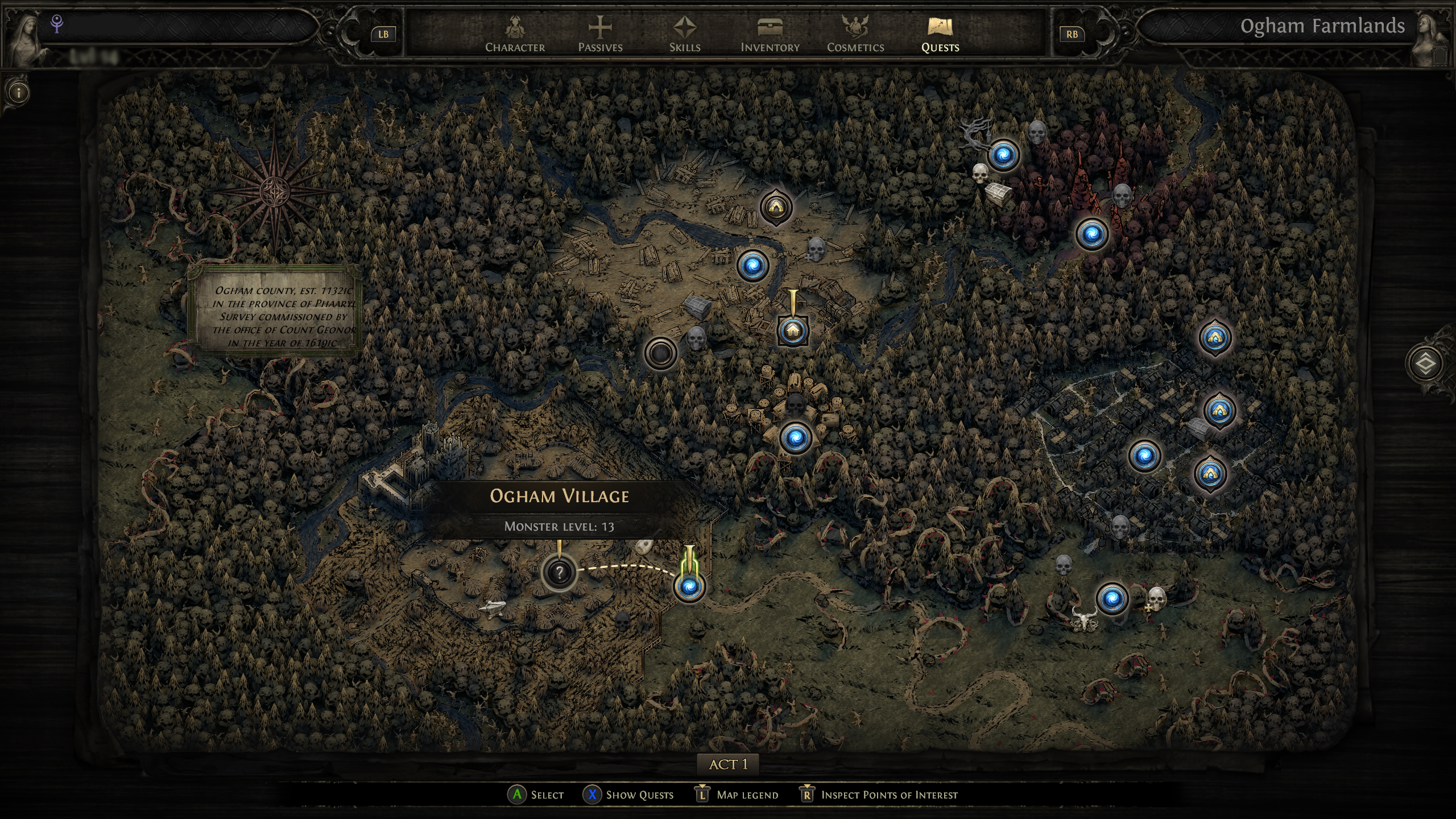Image resolution: width=1456 pixels, height=819 pixels.
Task: Open the Skills panel icon
Action: 684,31
